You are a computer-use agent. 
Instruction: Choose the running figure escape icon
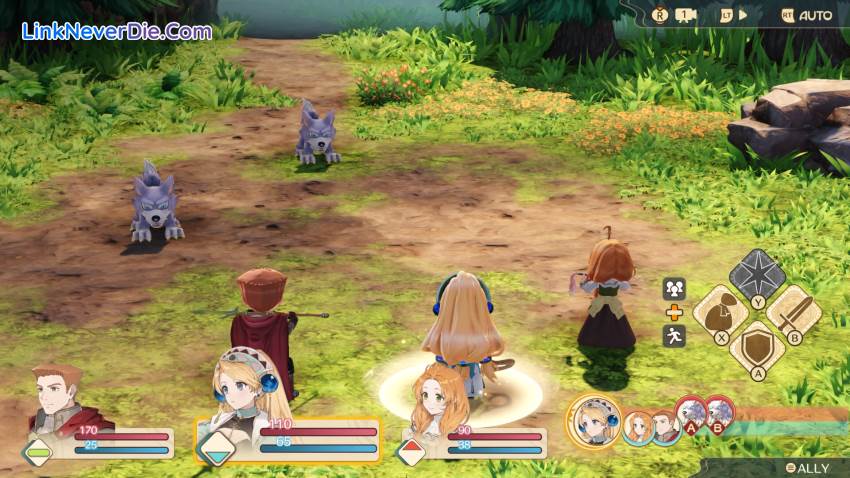click(x=674, y=336)
